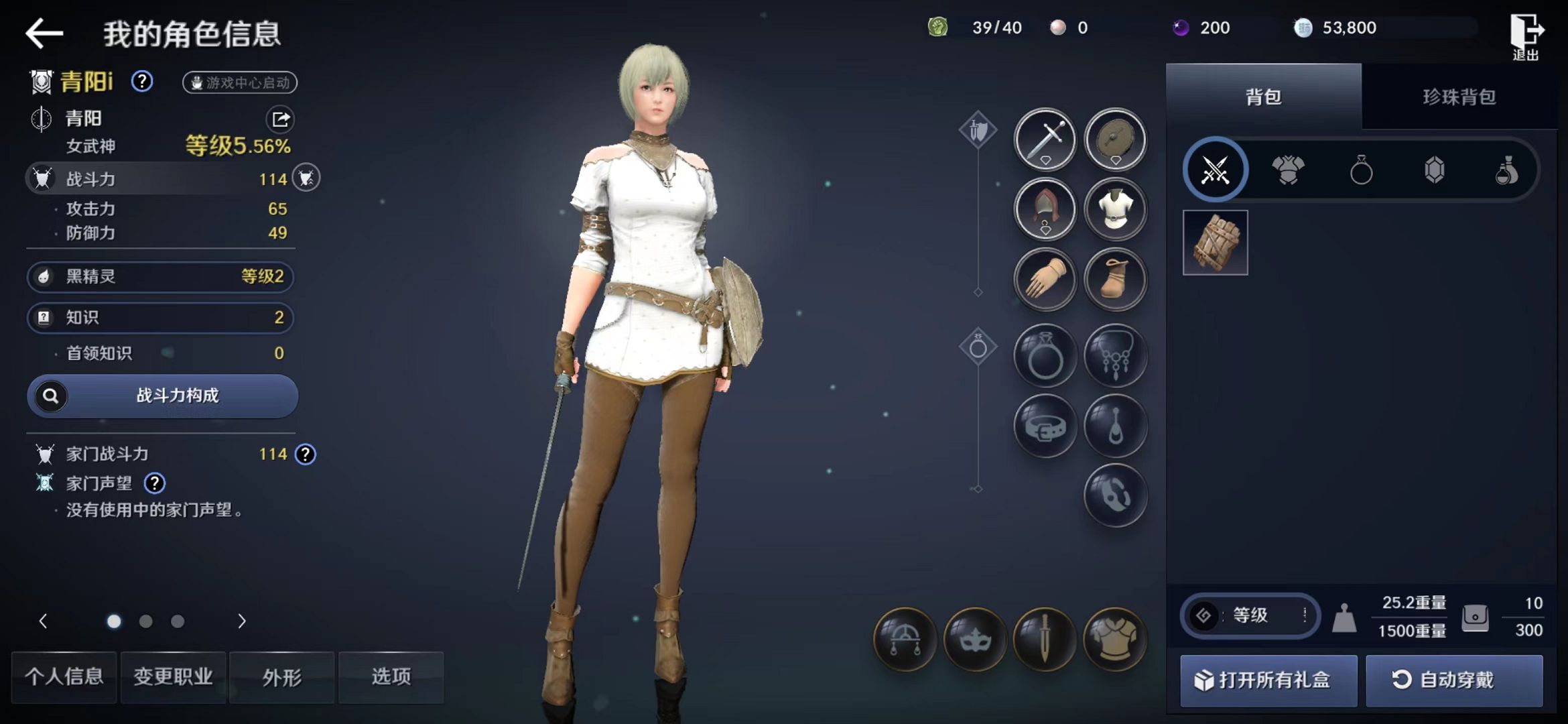Open the 选项 options menu
1568x724 pixels.
click(x=391, y=677)
